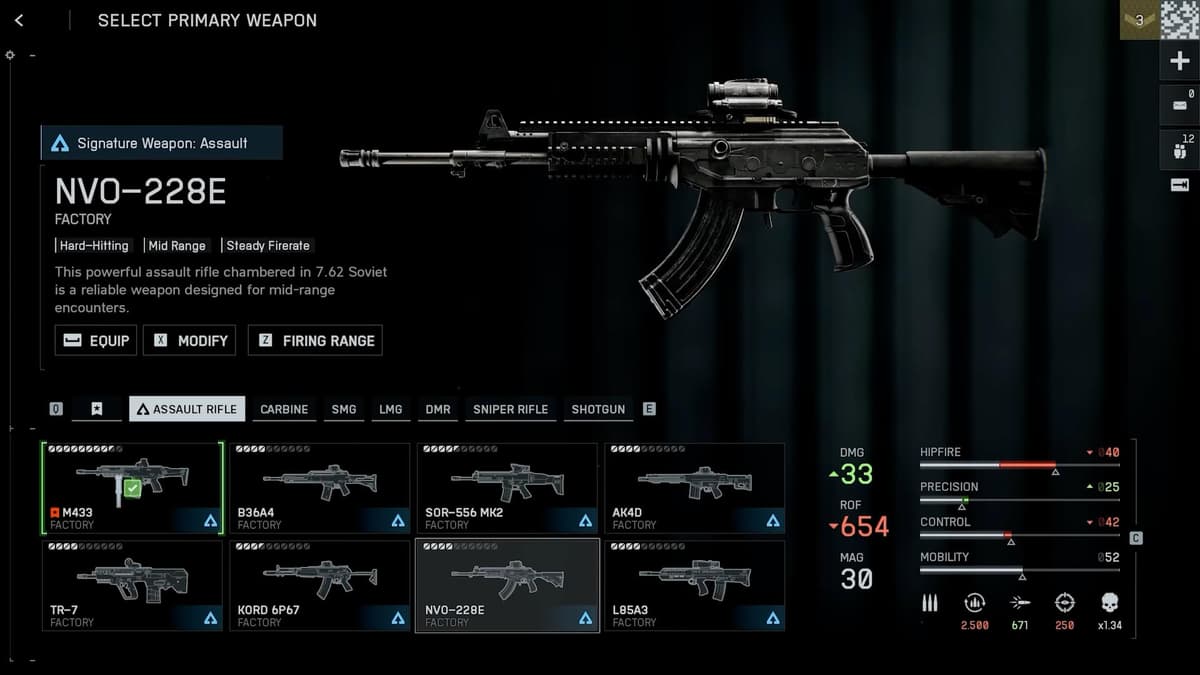Pick the B36A4 rifle tile
The image size is (1200, 675).
(319, 488)
